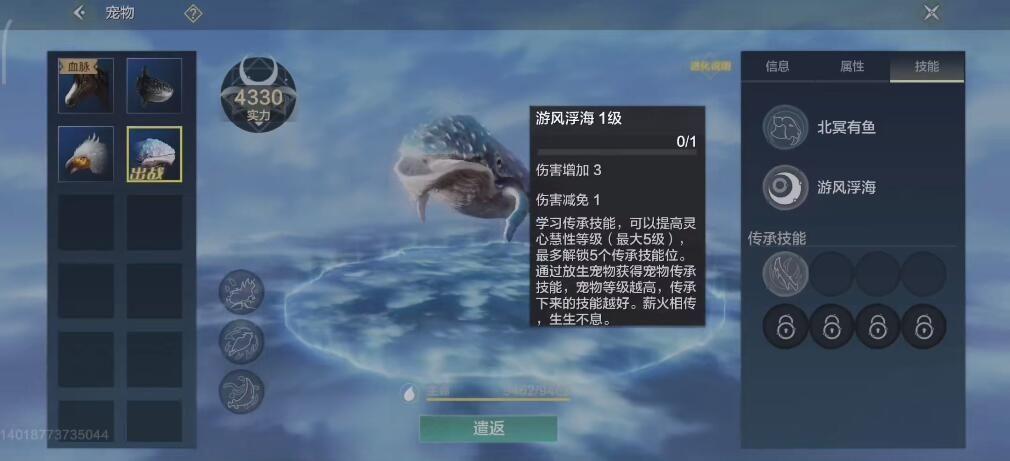Select the 技能 tab
This screenshot has height=461, width=1010.
[927, 67]
